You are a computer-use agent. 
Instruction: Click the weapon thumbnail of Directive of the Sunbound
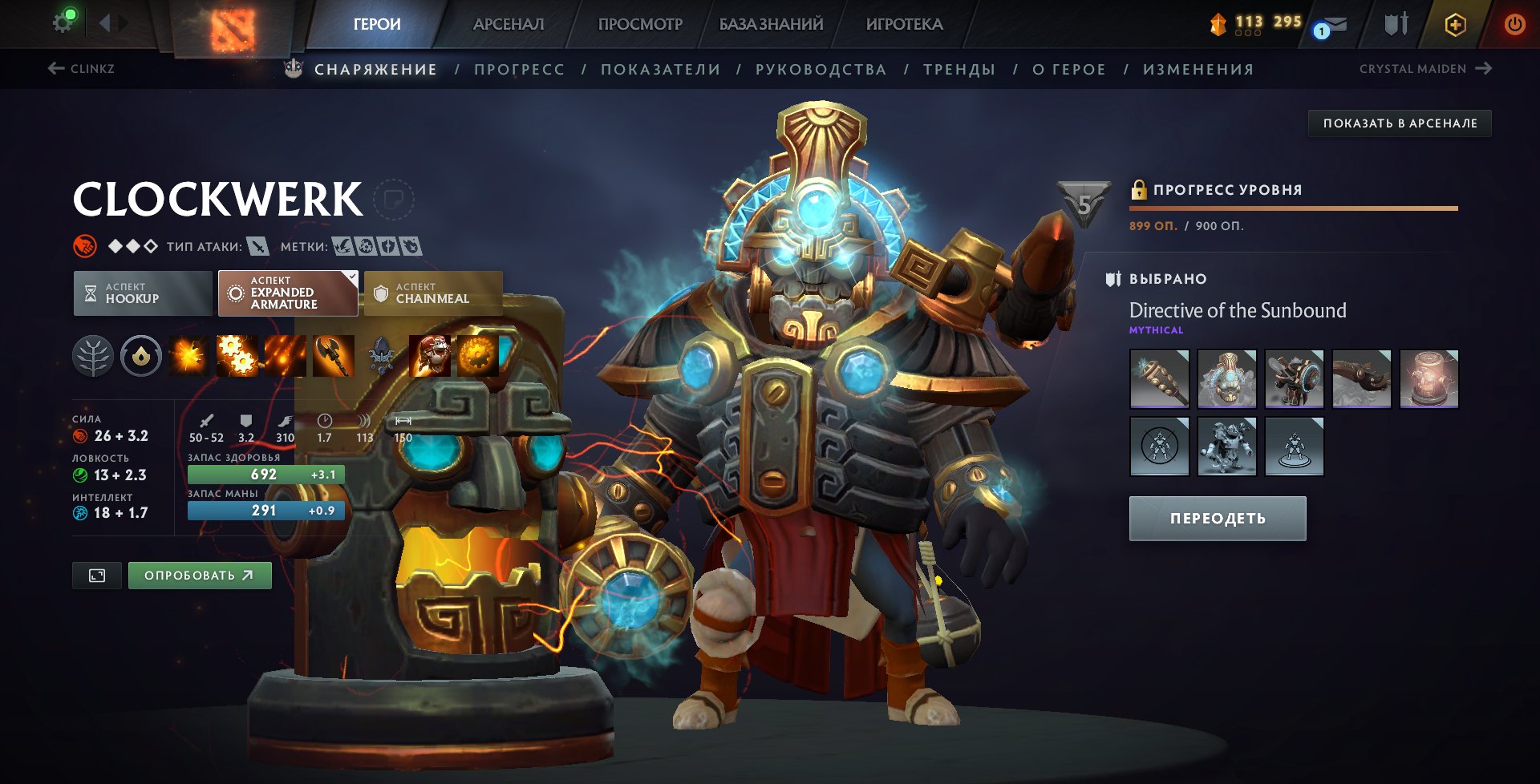(1159, 378)
